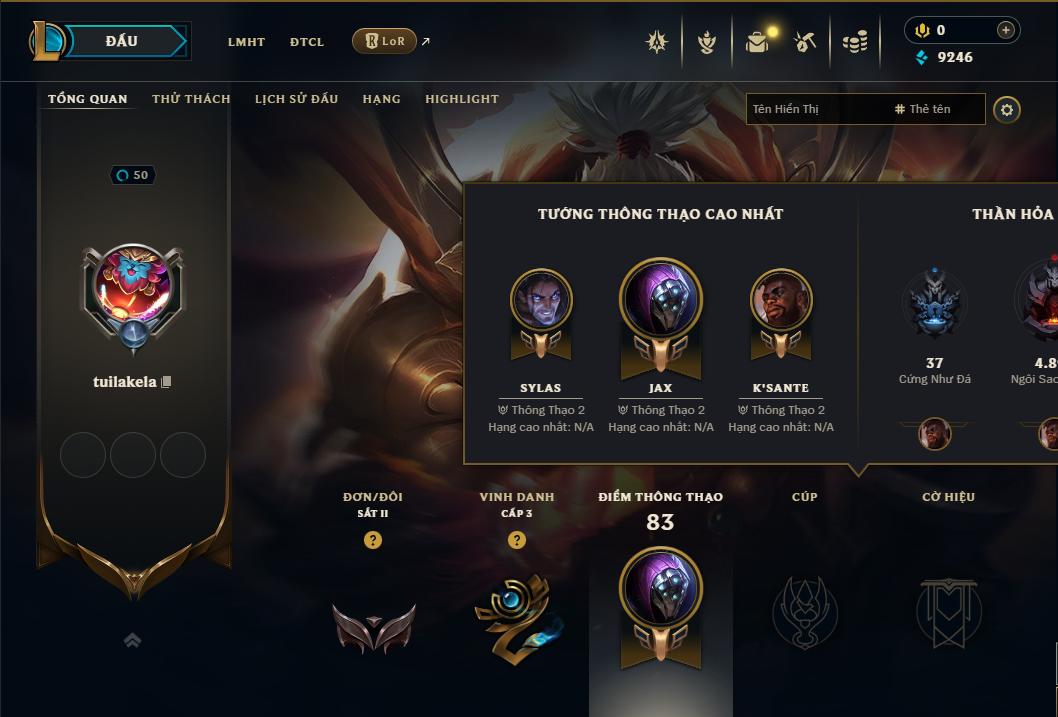
Task: Click the Đơn/Đôi ranked help question mark
Action: point(373,540)
